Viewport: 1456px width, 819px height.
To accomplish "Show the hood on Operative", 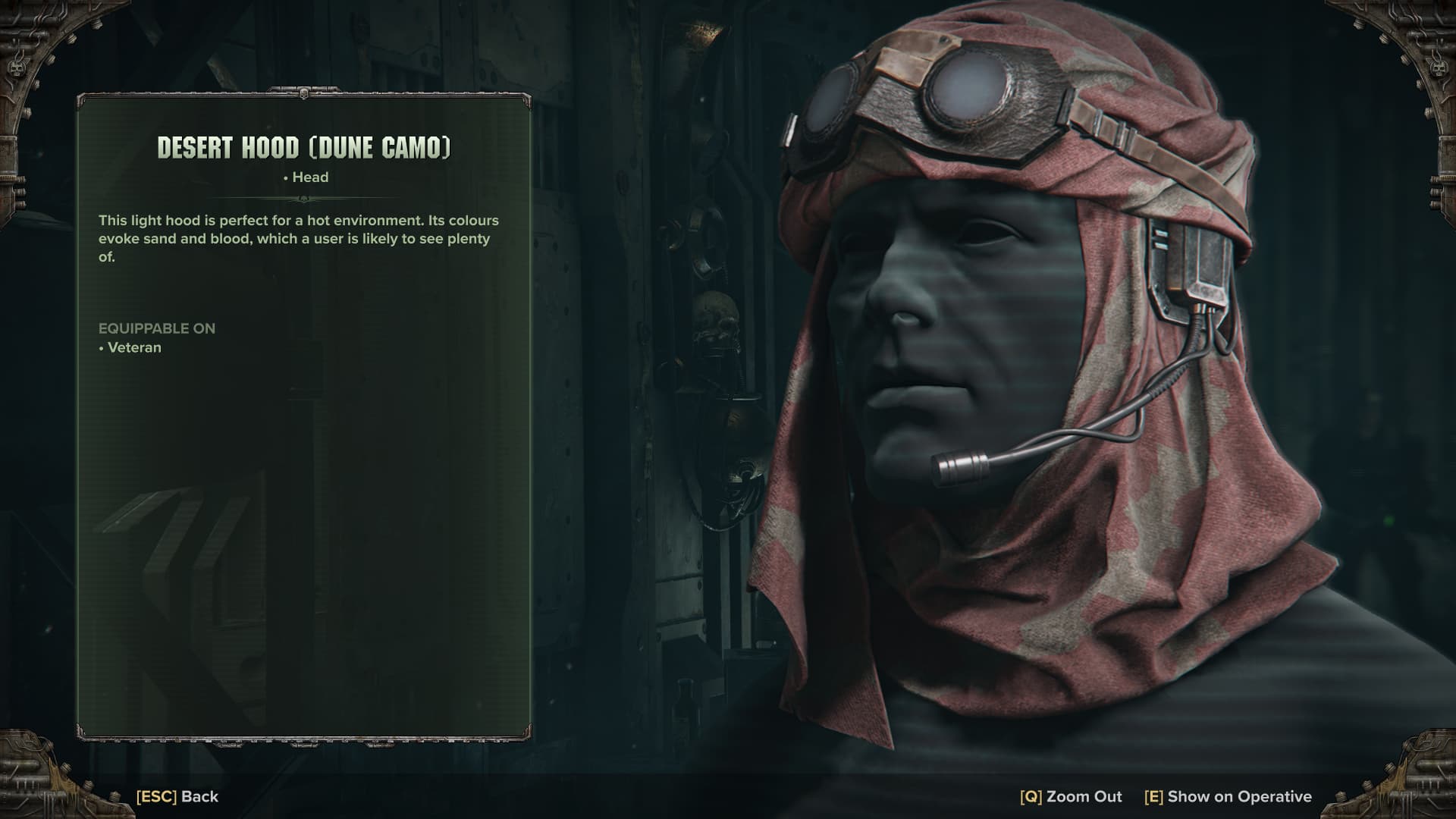I will (x=1228, y=796).
